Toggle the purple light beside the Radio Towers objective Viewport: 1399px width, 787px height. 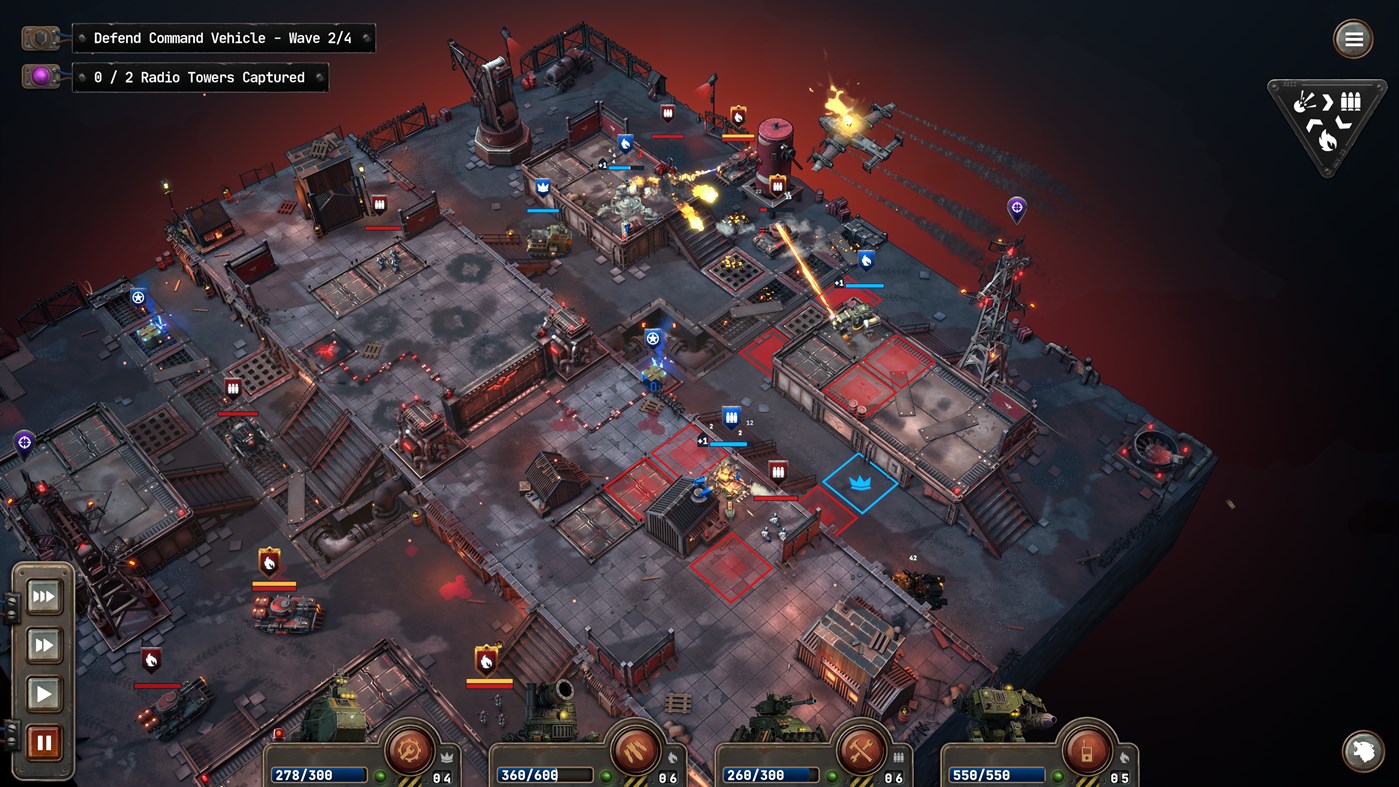point(40,76)
